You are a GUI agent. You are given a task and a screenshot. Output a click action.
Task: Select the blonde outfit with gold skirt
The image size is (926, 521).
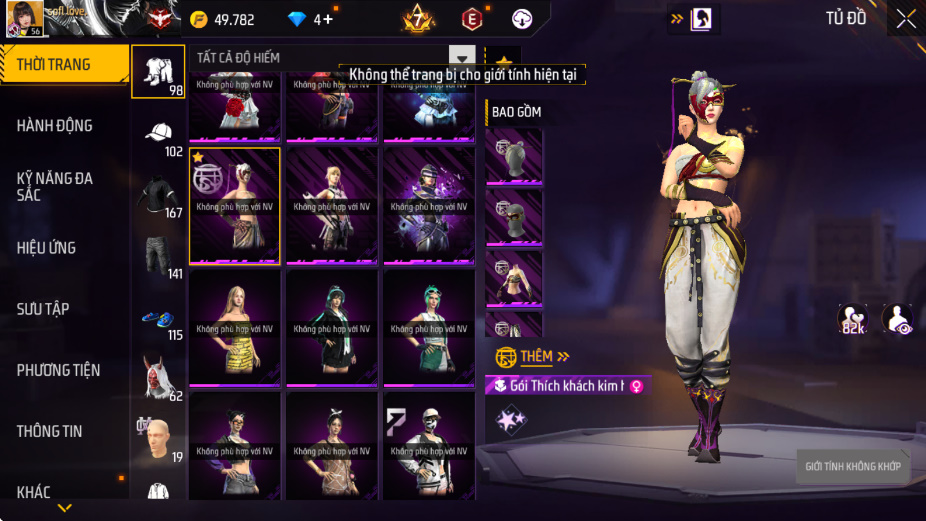pos(234,328)
